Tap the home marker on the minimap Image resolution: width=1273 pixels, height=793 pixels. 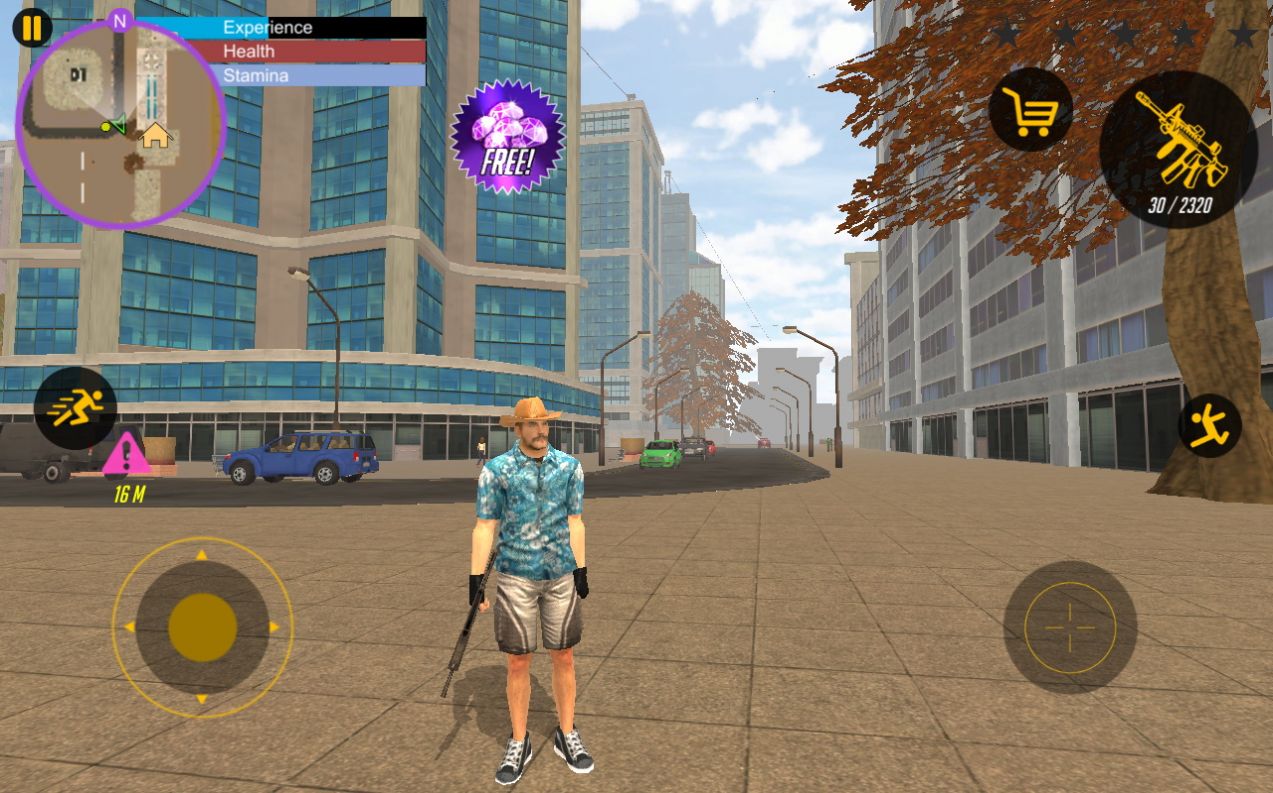(x=154, y=135)
